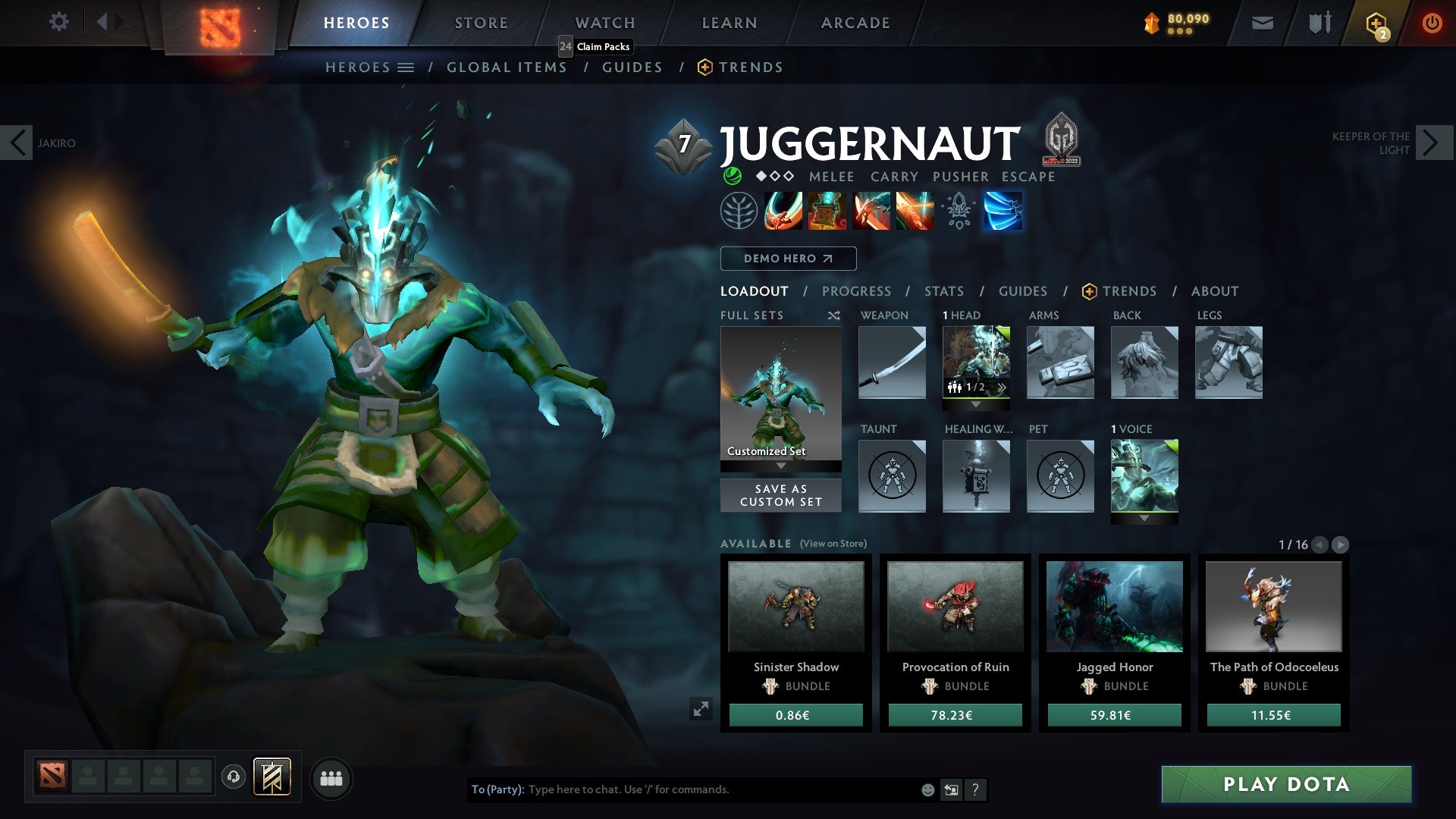This screenshot has width=1456, height=819.
Task: Select the empty Taunt slot
Action: point(891,476)
